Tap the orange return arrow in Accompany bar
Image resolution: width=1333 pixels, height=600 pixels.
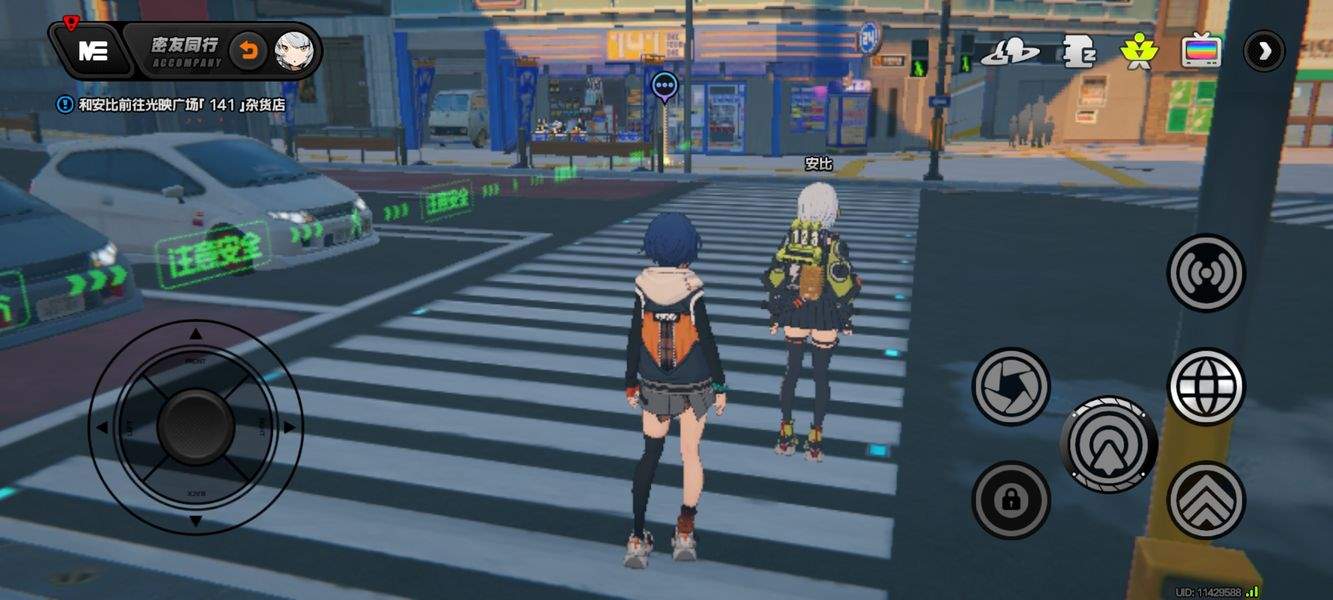(248, 51)
